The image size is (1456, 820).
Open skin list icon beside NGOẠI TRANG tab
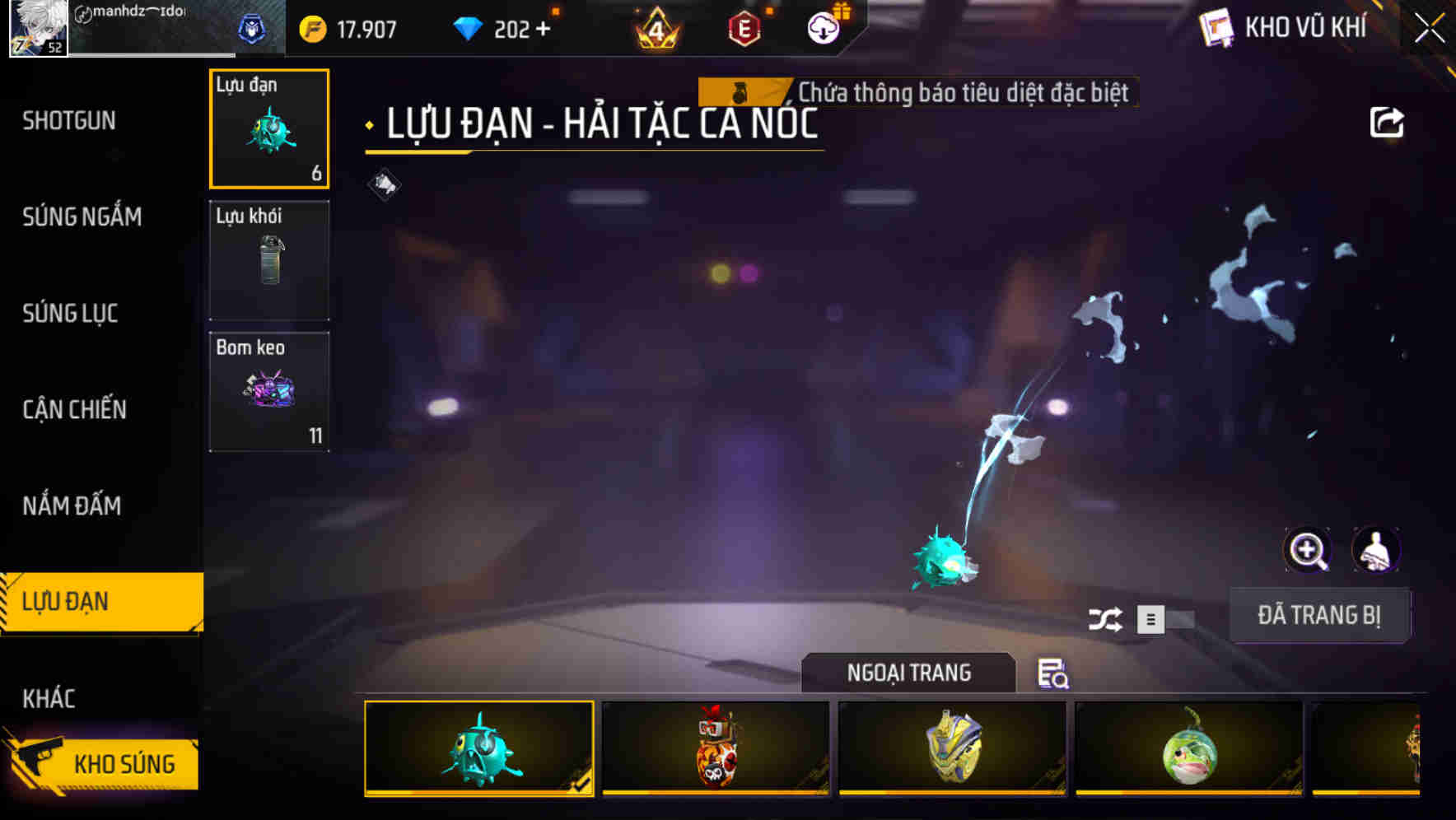(x=1052, y=675)
